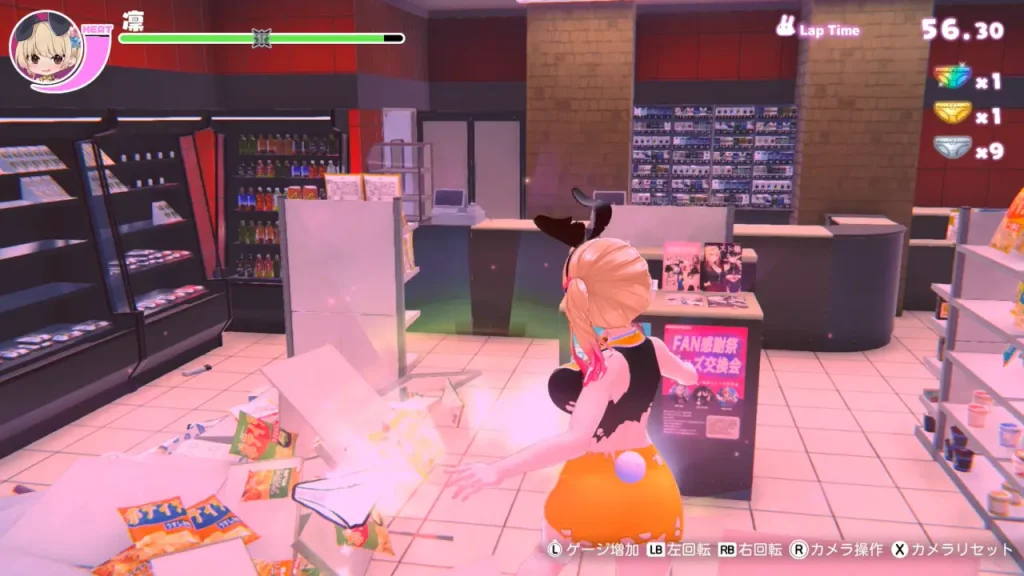Click the bunny icon beside Lap Time
Screen dimensions: 1024x576
coord(786,26)
